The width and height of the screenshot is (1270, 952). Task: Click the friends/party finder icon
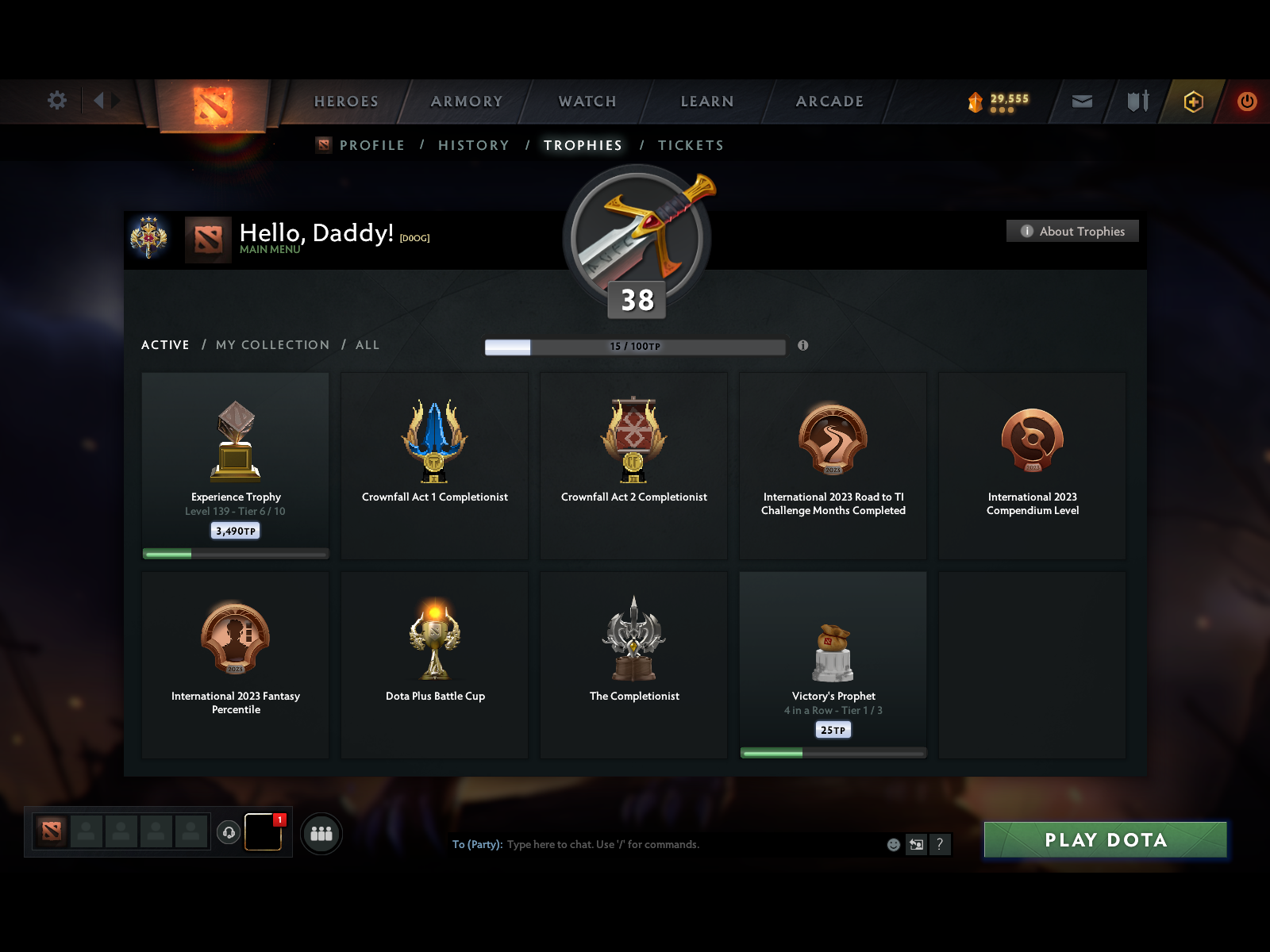tap(321, 833)
